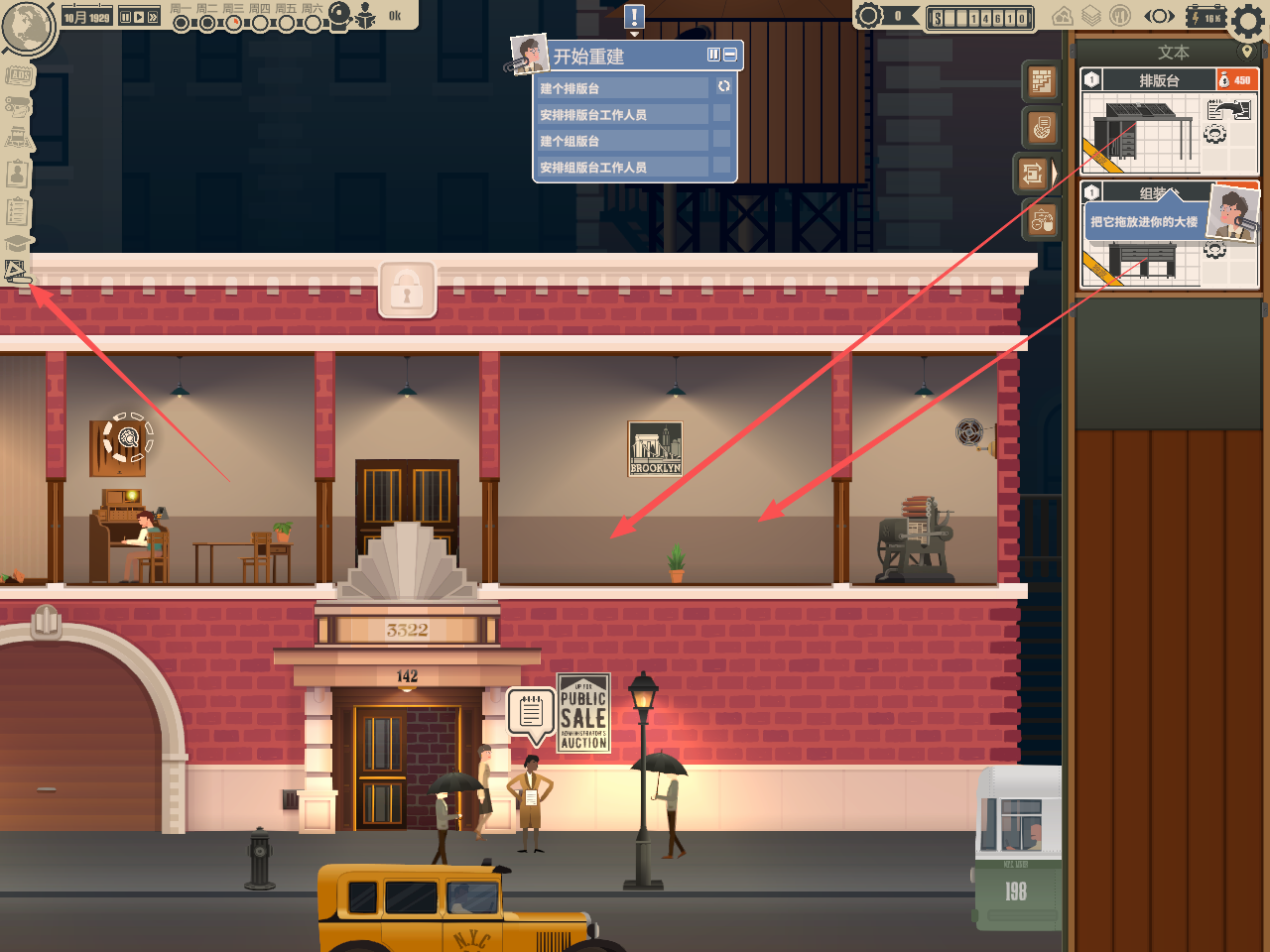
Task: Play at normal game speed
Action: click(x=139, y=17)
